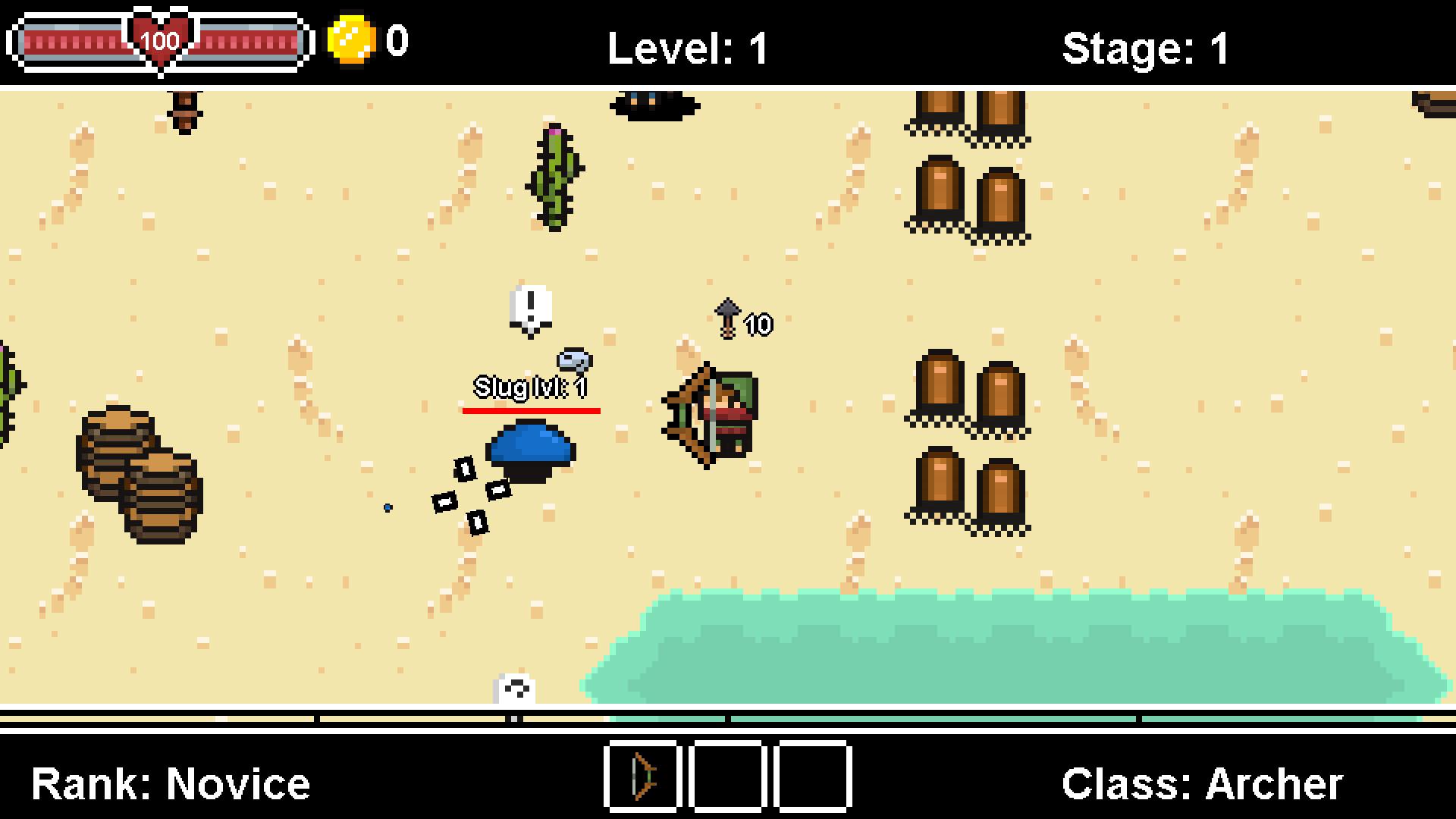Click the gold coin icon
Image resolution: width=1456 pixels, height=819 pixels.
[352, 42]
